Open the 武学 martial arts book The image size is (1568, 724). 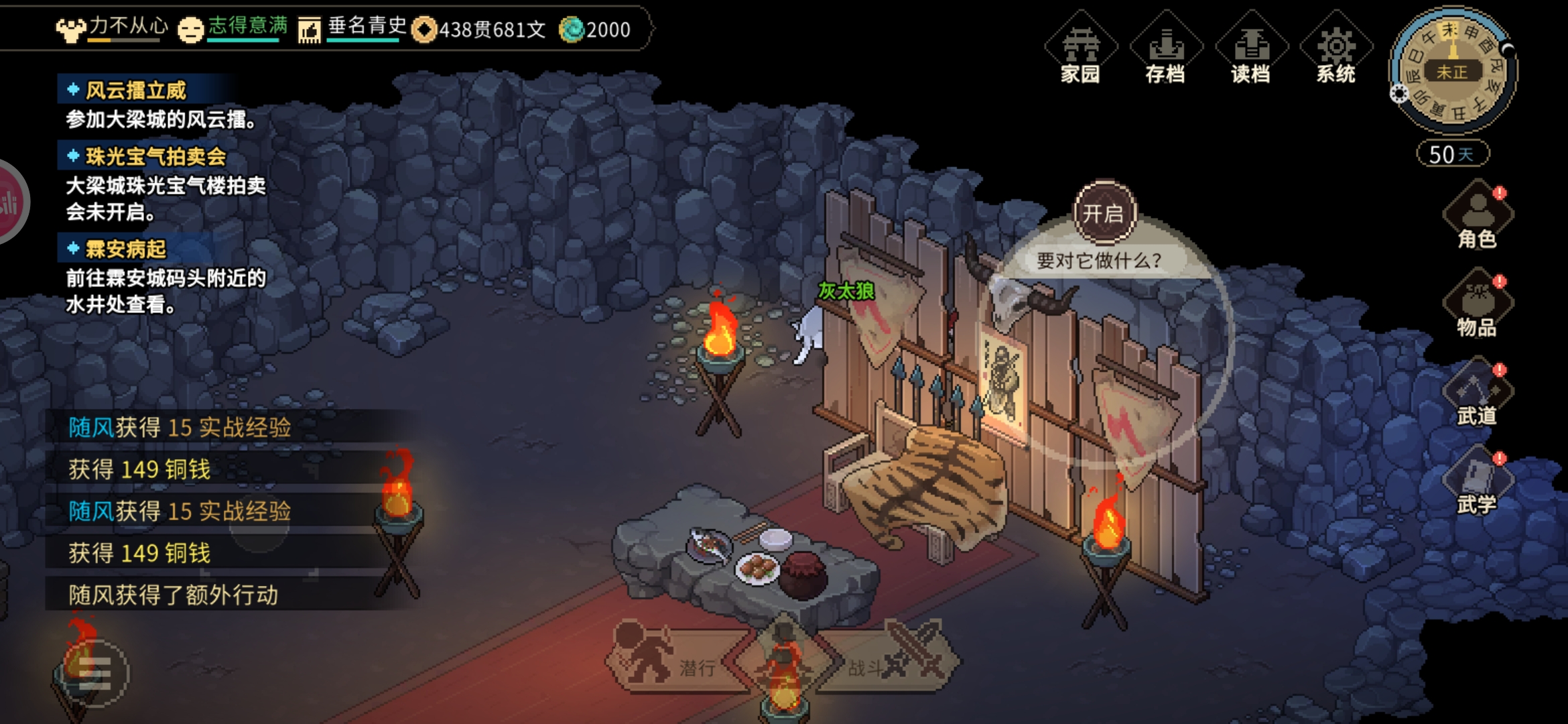tap(1477, 483)
